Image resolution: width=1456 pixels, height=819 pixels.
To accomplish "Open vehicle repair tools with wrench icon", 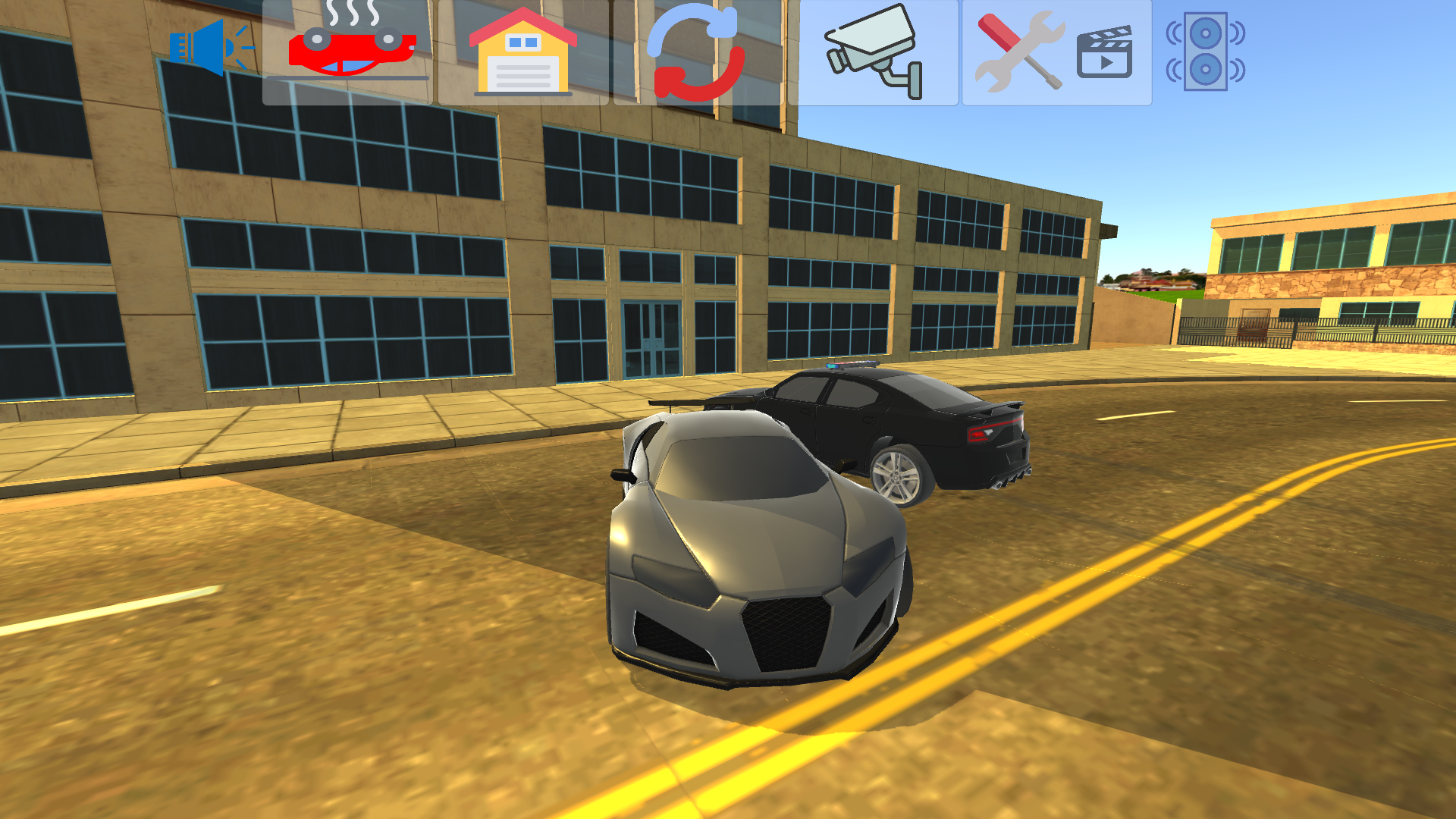I will point(1020,53).
